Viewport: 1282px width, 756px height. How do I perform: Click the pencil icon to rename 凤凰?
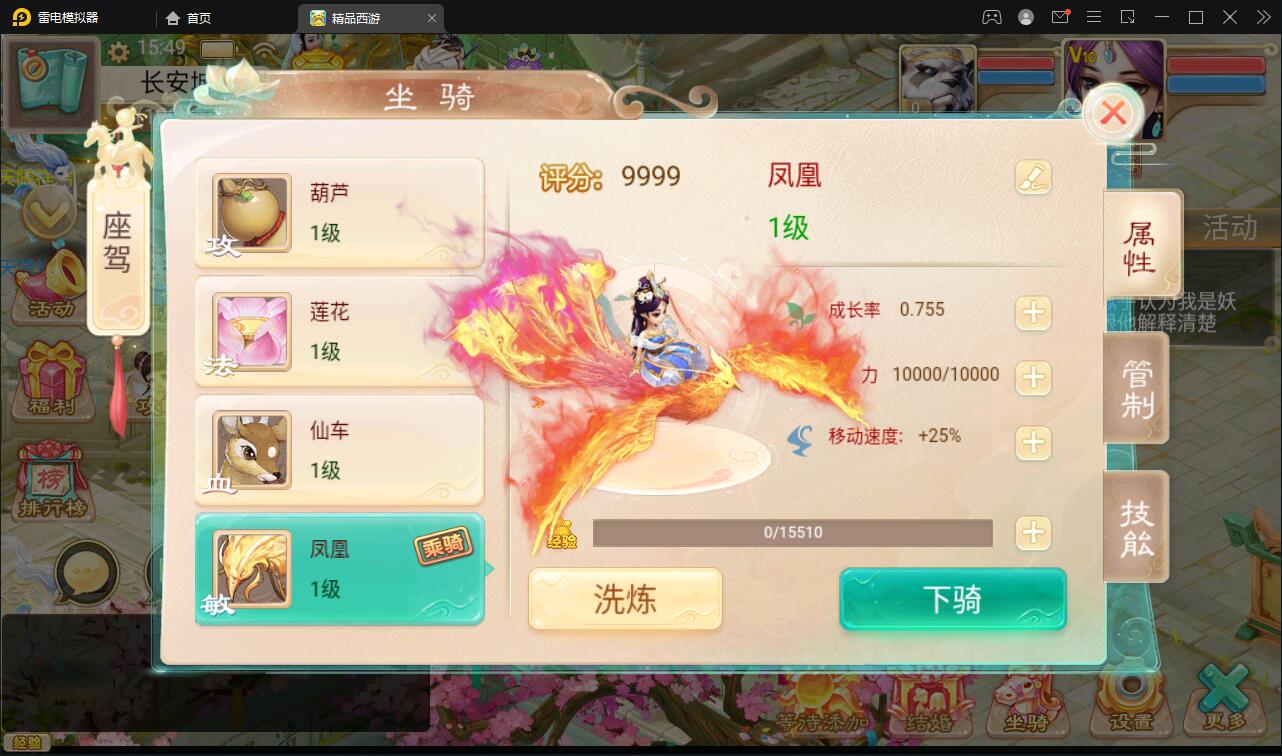coord(1034,176)
